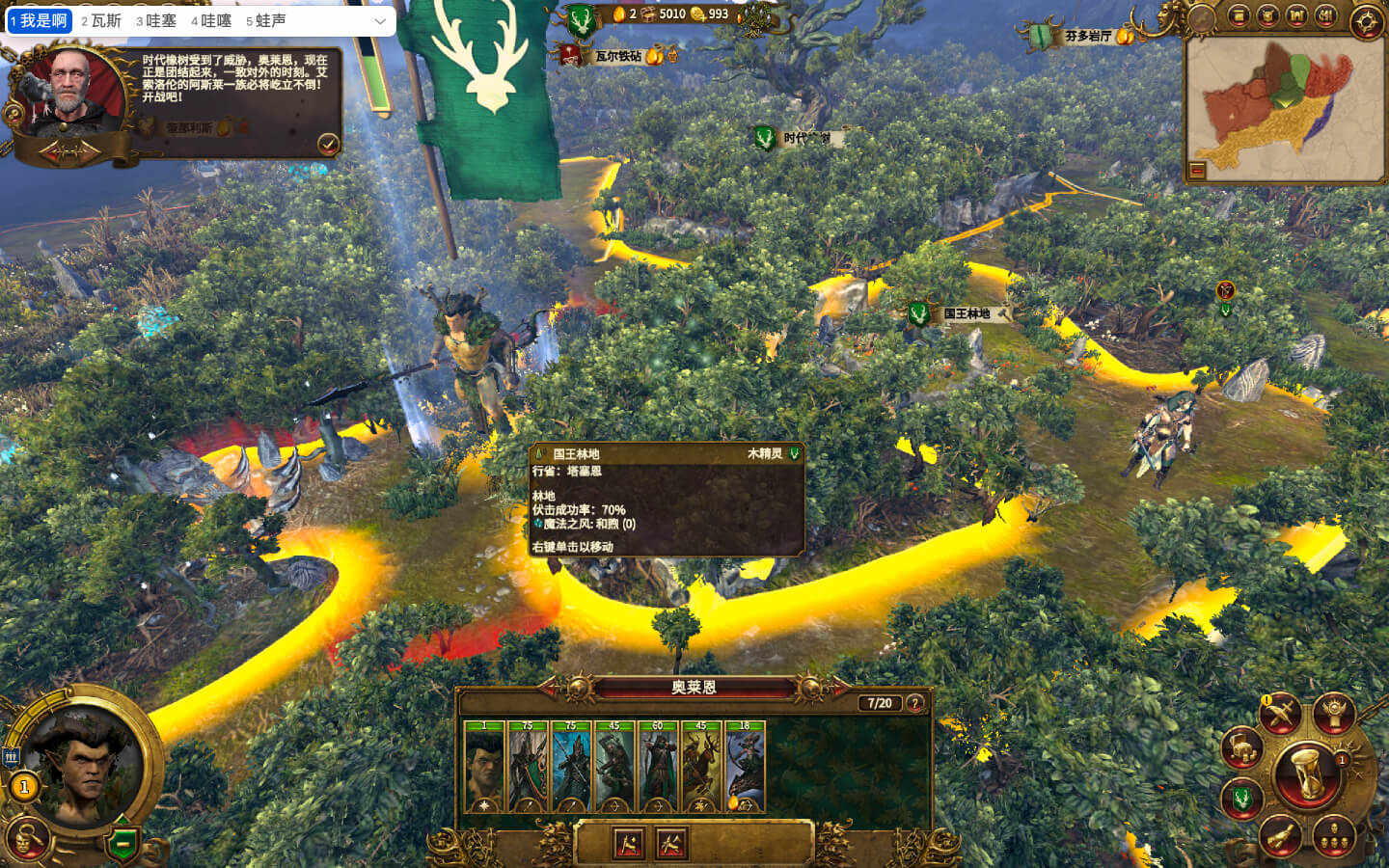Open the treasure chest treasury button
Screen dimensions: 1389x868
[x=1241, y=749]
